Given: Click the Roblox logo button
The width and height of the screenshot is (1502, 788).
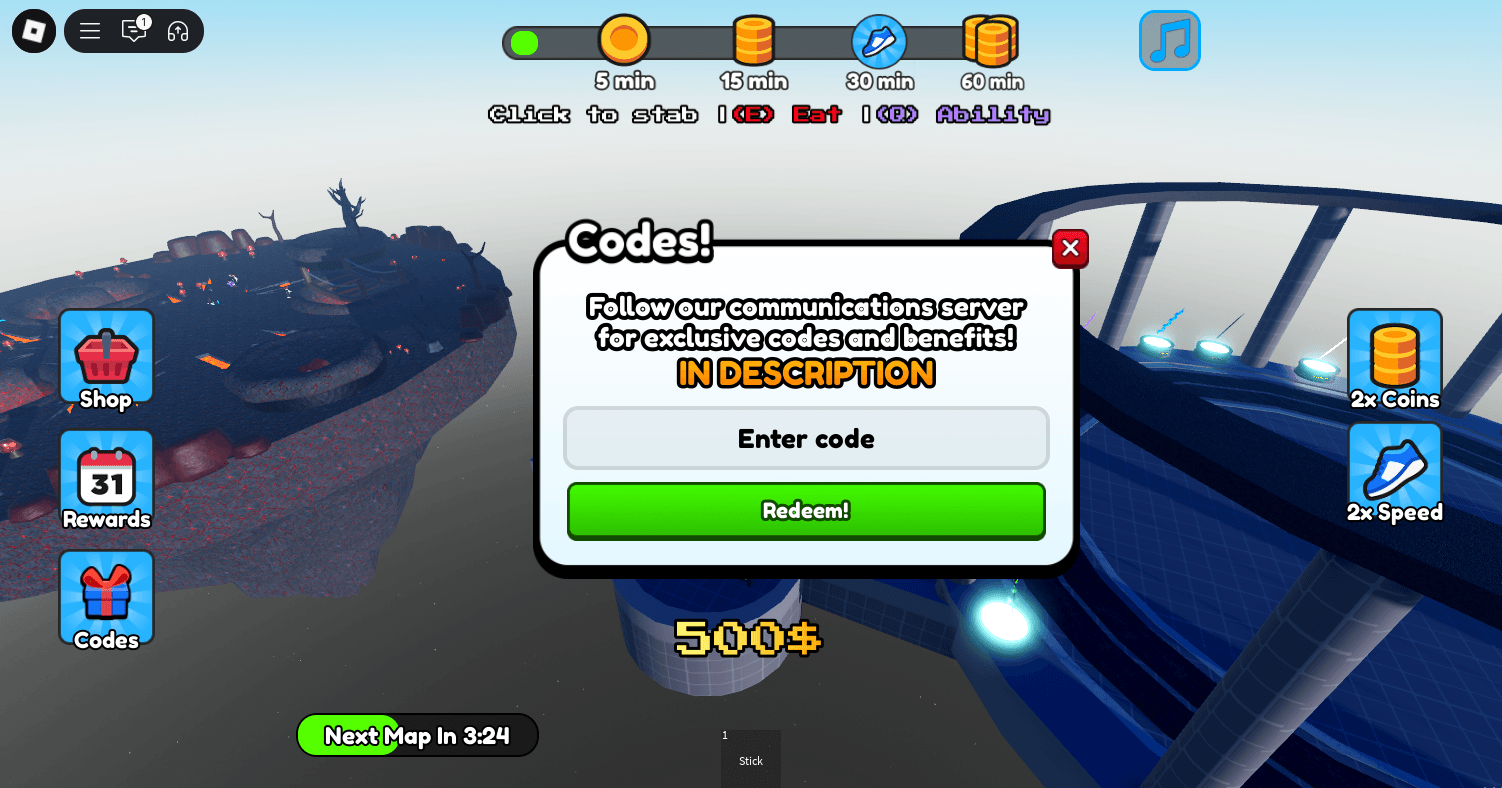Looking at the screenshot, I should coord(33,31).
